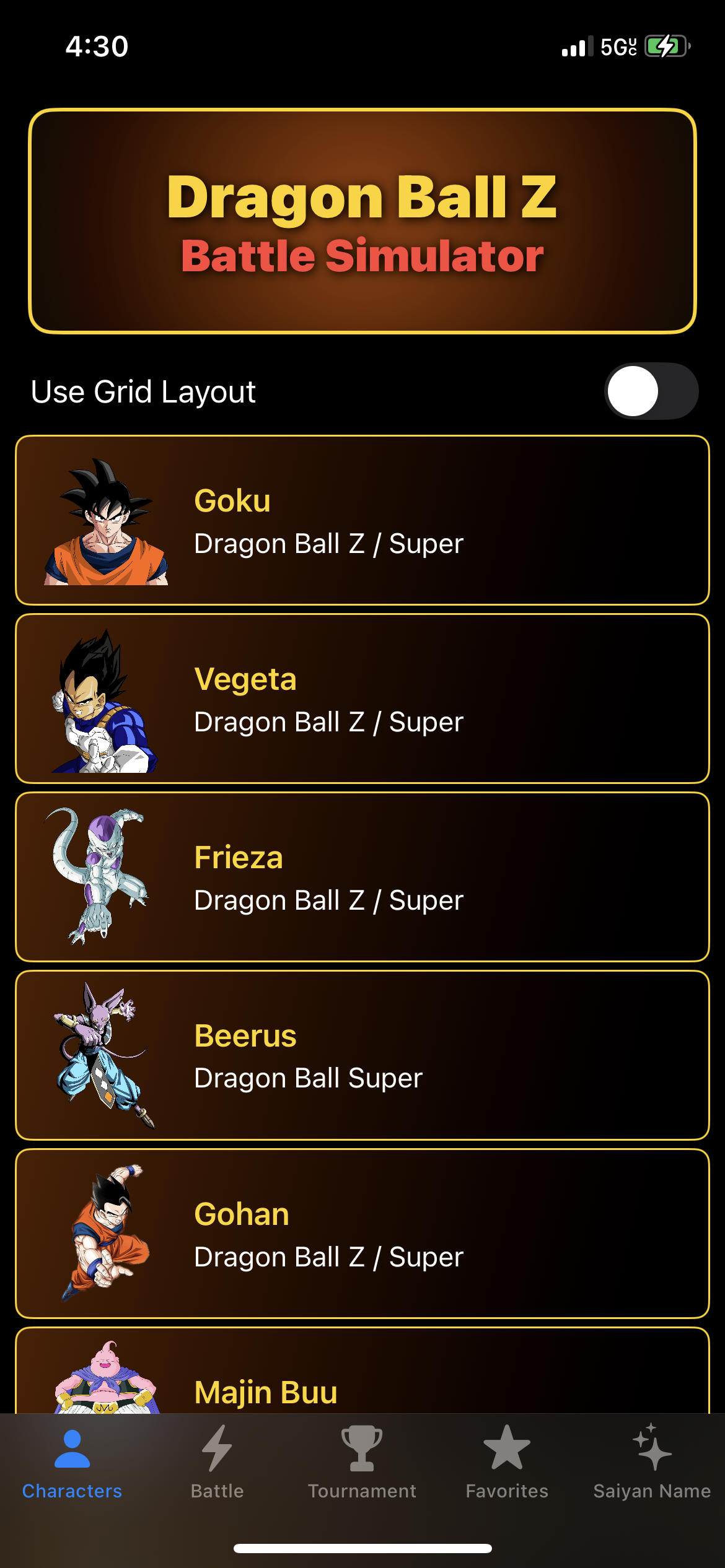
Task: Select the Gohan character card
Action: pos(362,1234)
